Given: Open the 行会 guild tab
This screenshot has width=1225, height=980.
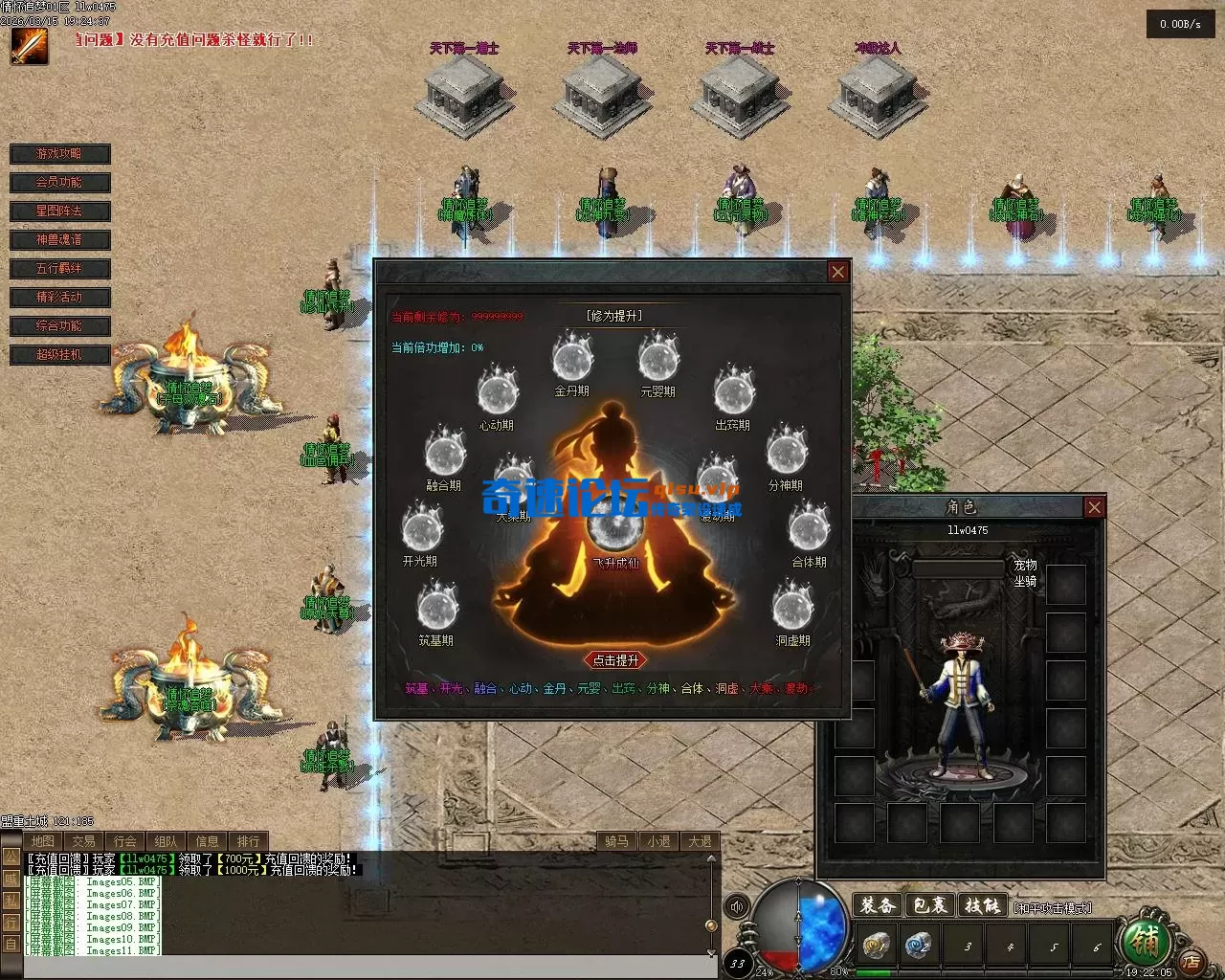Looking at the screenshot, I should click(124, 841).
